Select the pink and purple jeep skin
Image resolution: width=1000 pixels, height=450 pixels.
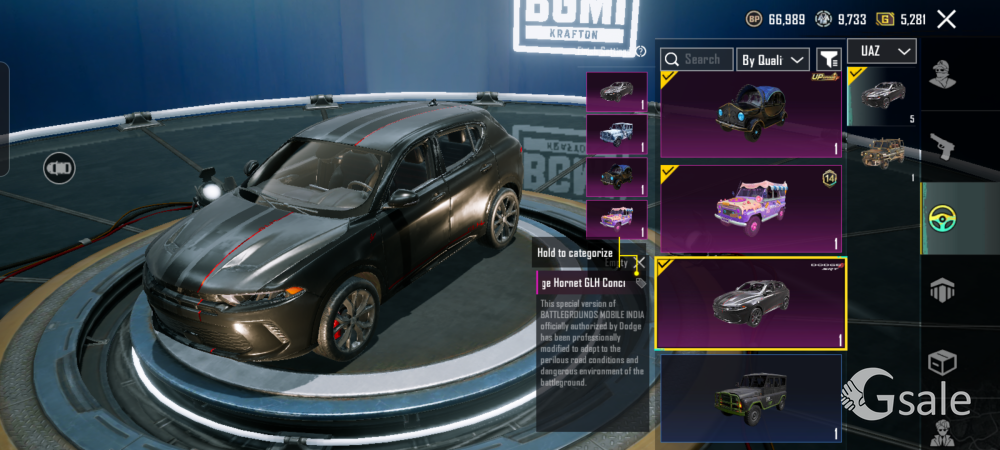(x=750, y=209)
